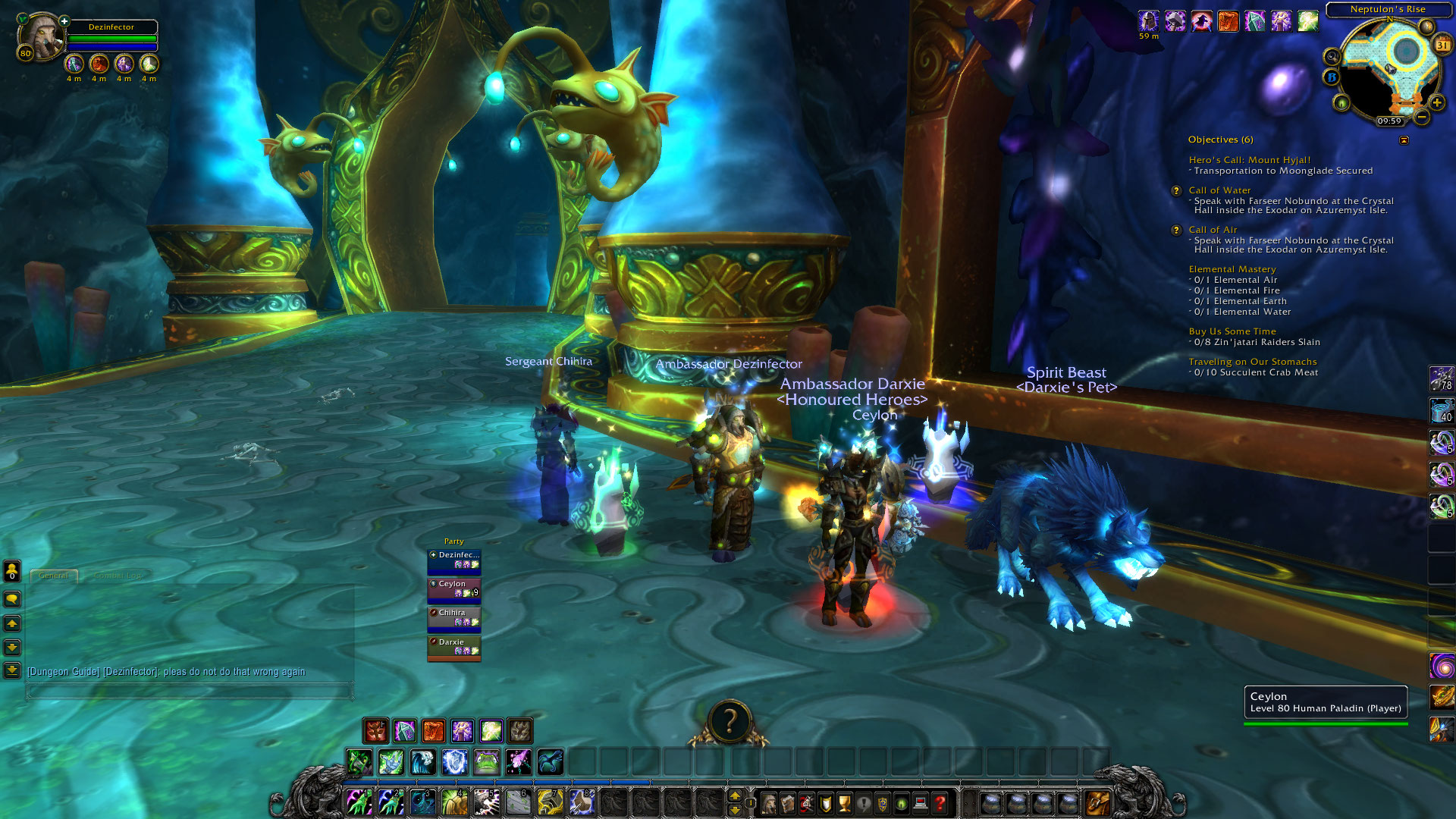Image resolution: width=1456 pixels, height=819 pixels.
Task: Cast the green frog Hex ability
Action: coord(486,761)
